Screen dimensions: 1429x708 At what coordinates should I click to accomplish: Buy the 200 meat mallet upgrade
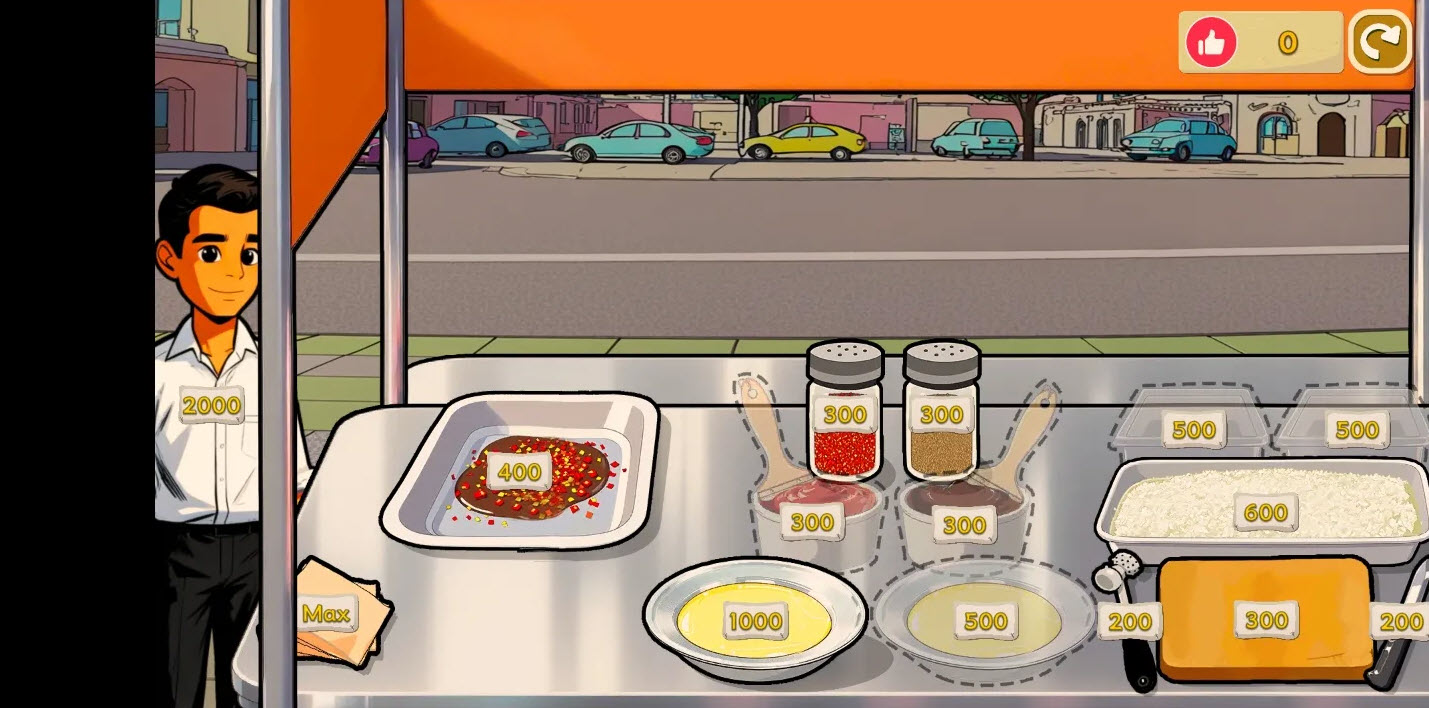click(1130, 622)
